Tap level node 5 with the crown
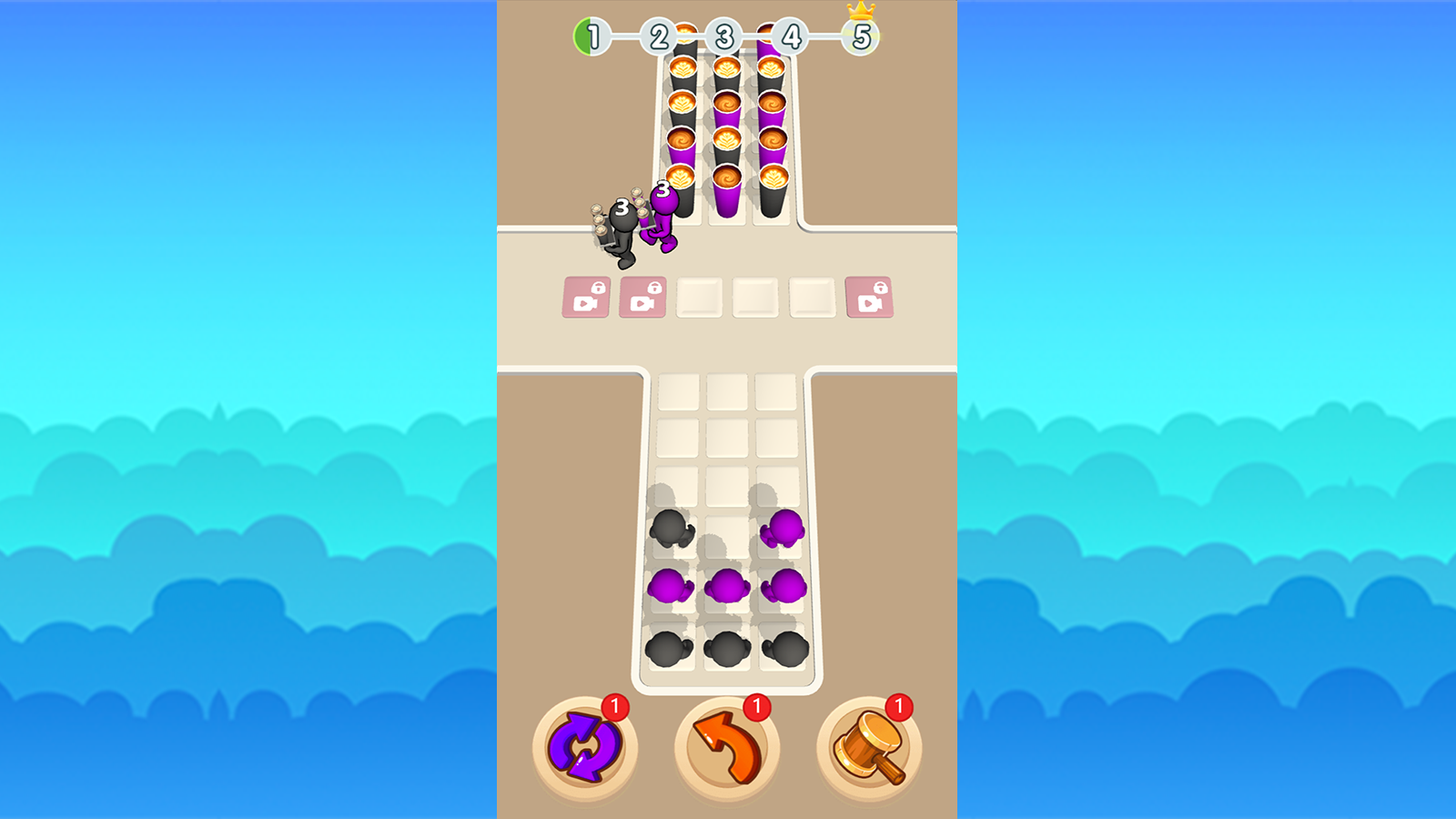Image resolution: width=1456 pixels, height=819 pixels. [x=861, y=37]
